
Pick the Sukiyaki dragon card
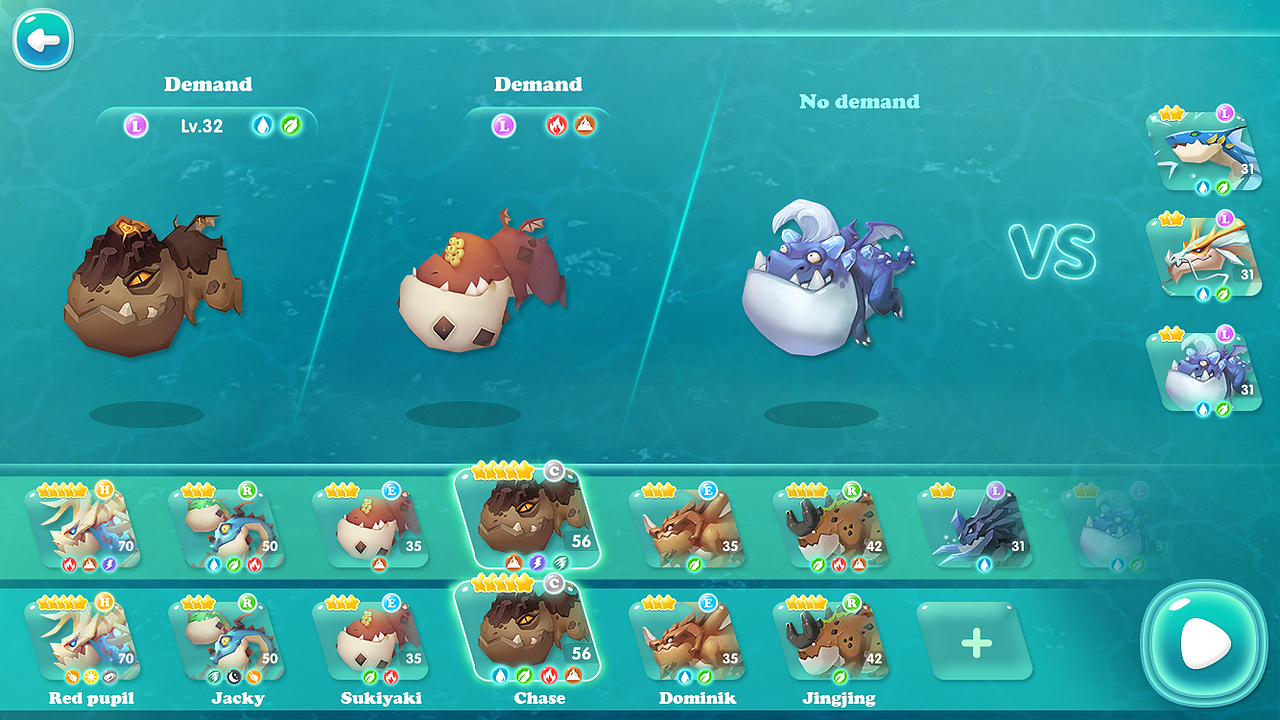[372, 638]
